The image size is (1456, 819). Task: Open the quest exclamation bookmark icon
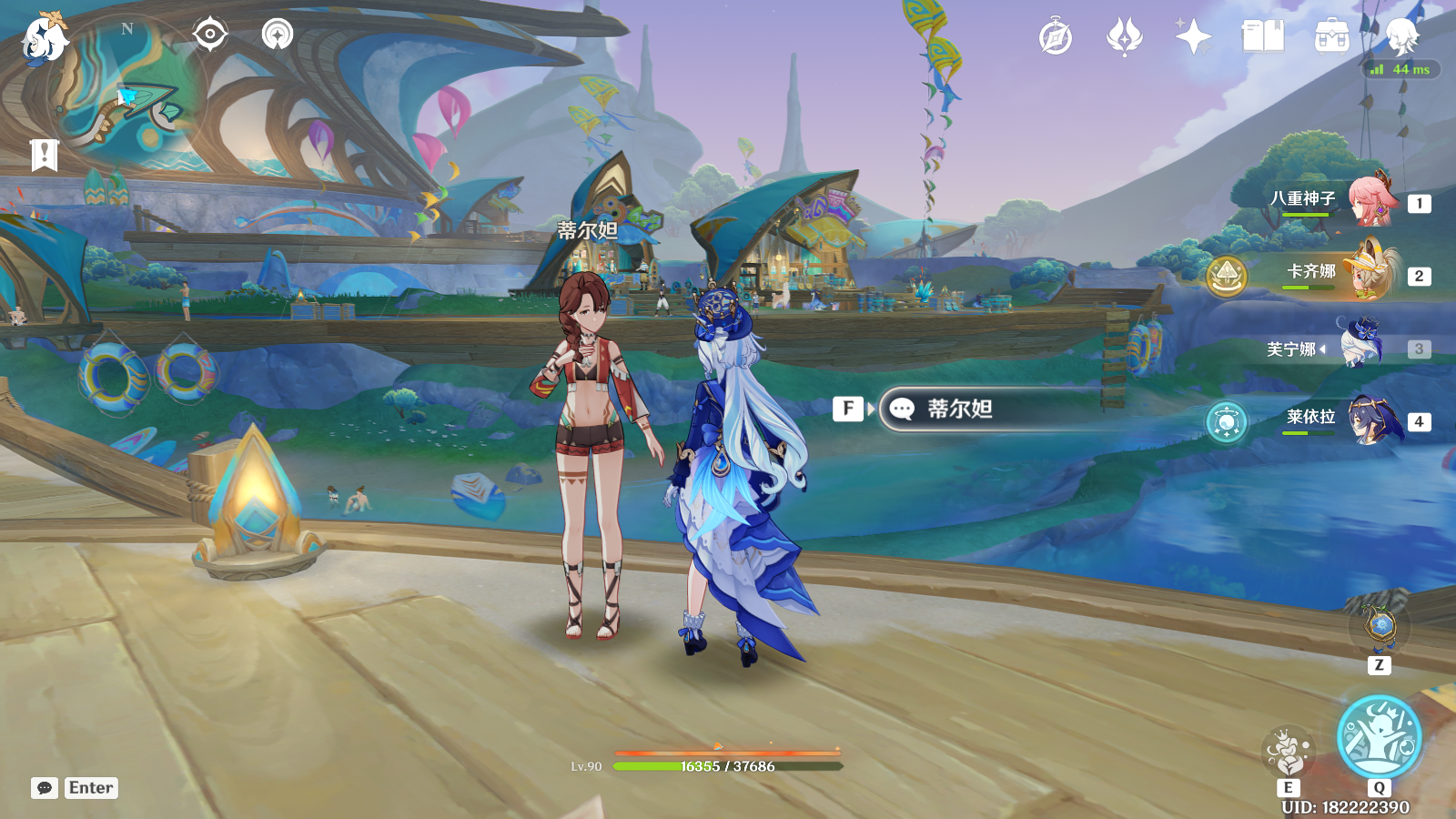[44, 155]
